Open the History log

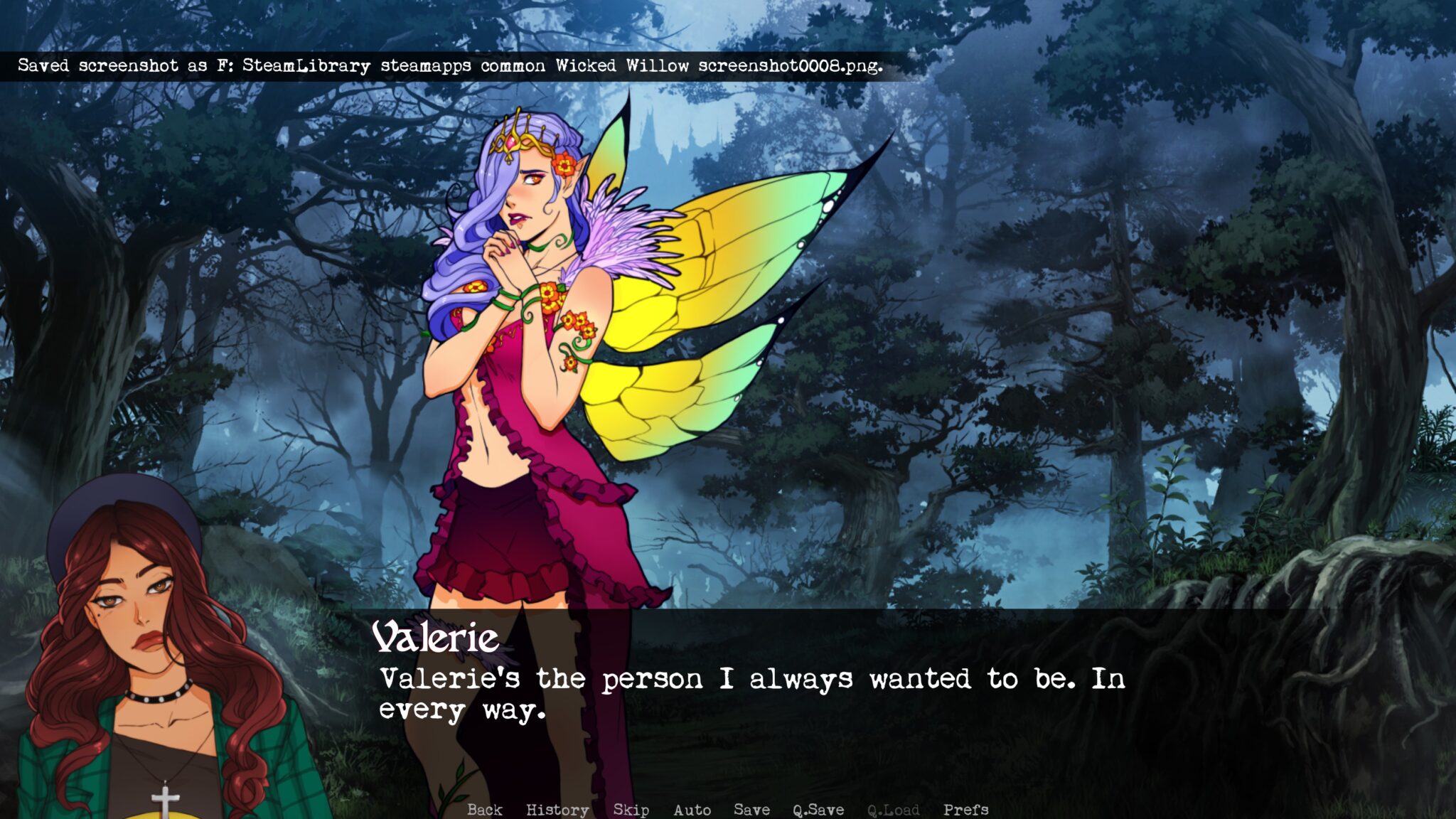pos(557,809)
